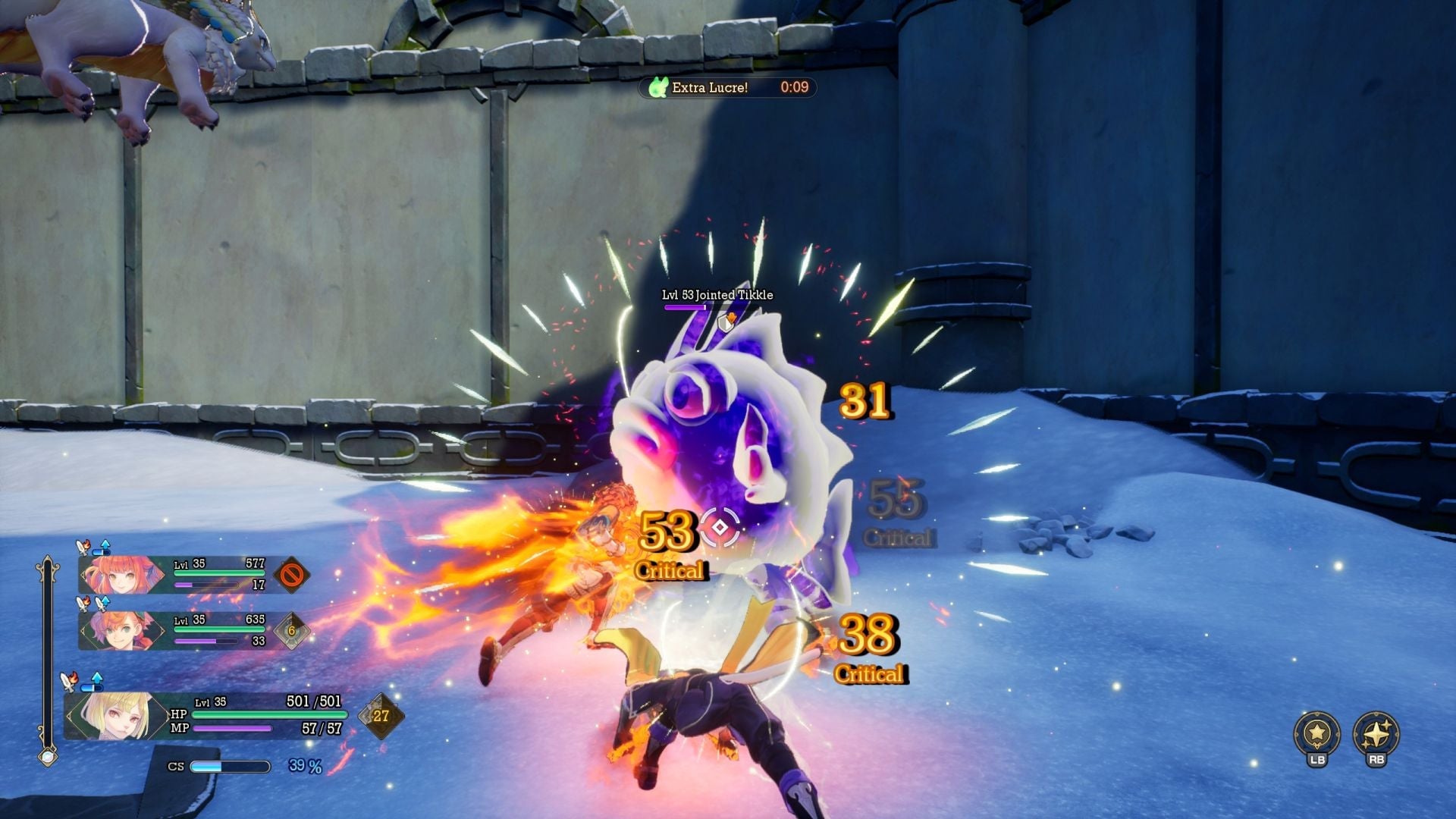Click the capsule buff icon above the blonde character
The height and width of the screenshot is (819, 1456).
92,686
